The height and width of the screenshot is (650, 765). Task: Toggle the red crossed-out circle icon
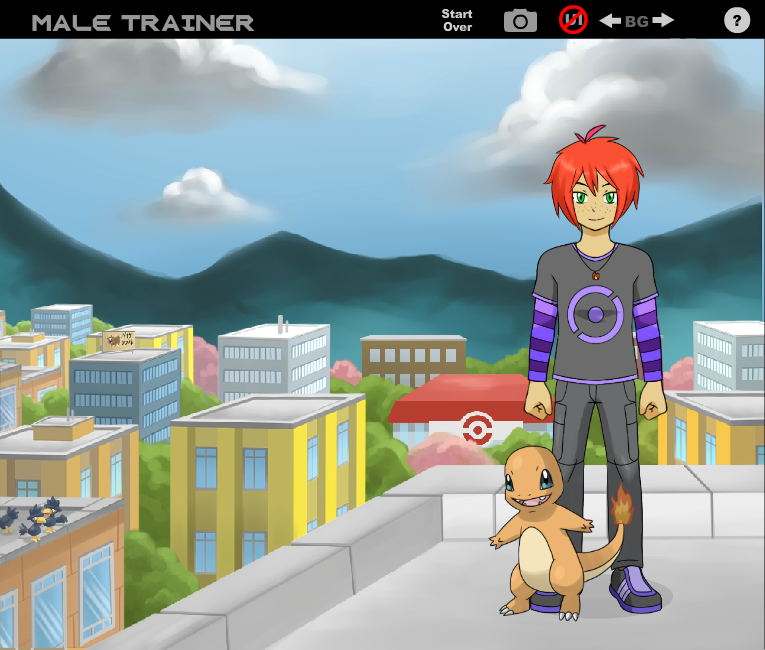(x=573, y=19)
